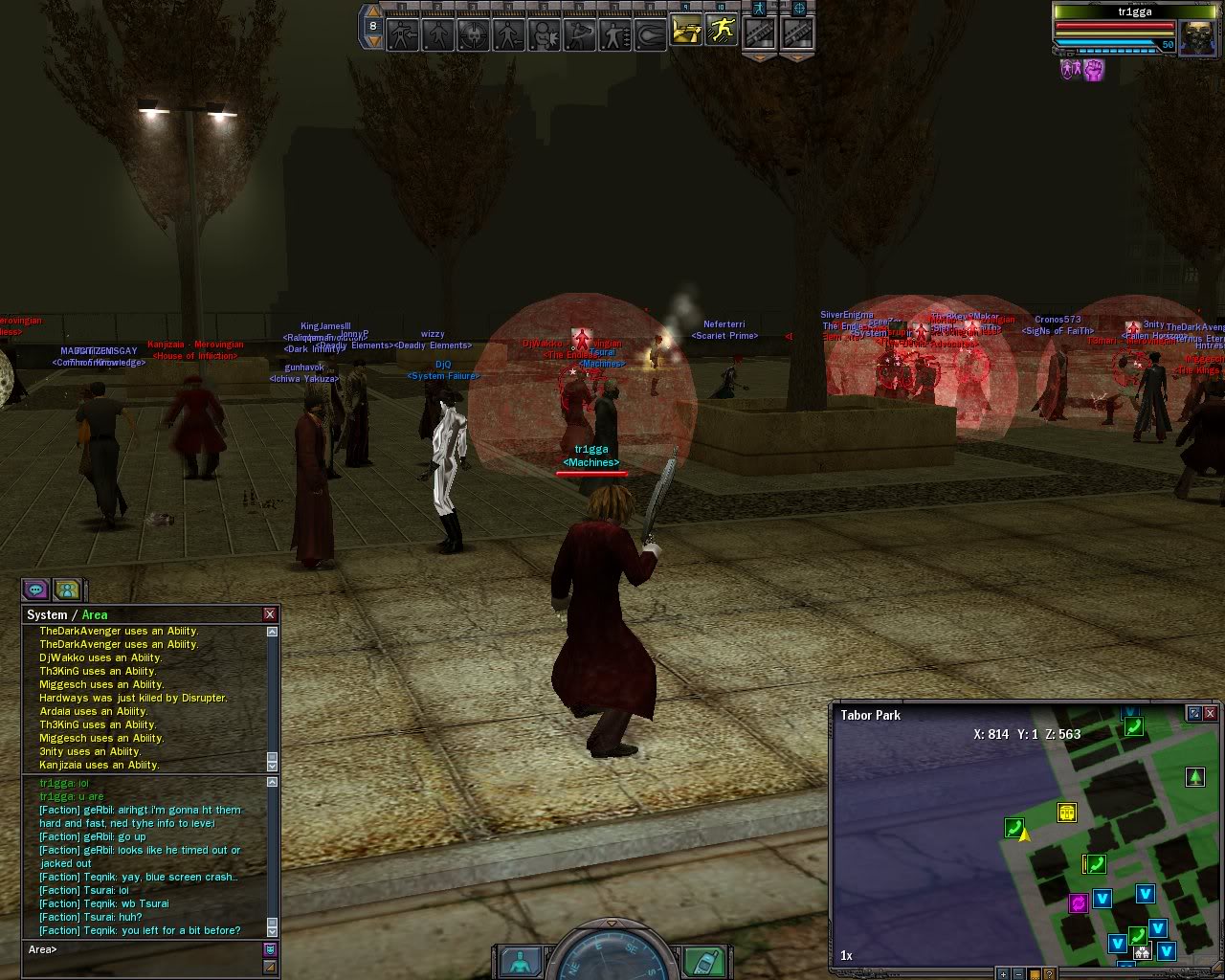Click the green tree park marker on the map
The width and height of the screenshot is (1225, 980).
point(1194,777)
